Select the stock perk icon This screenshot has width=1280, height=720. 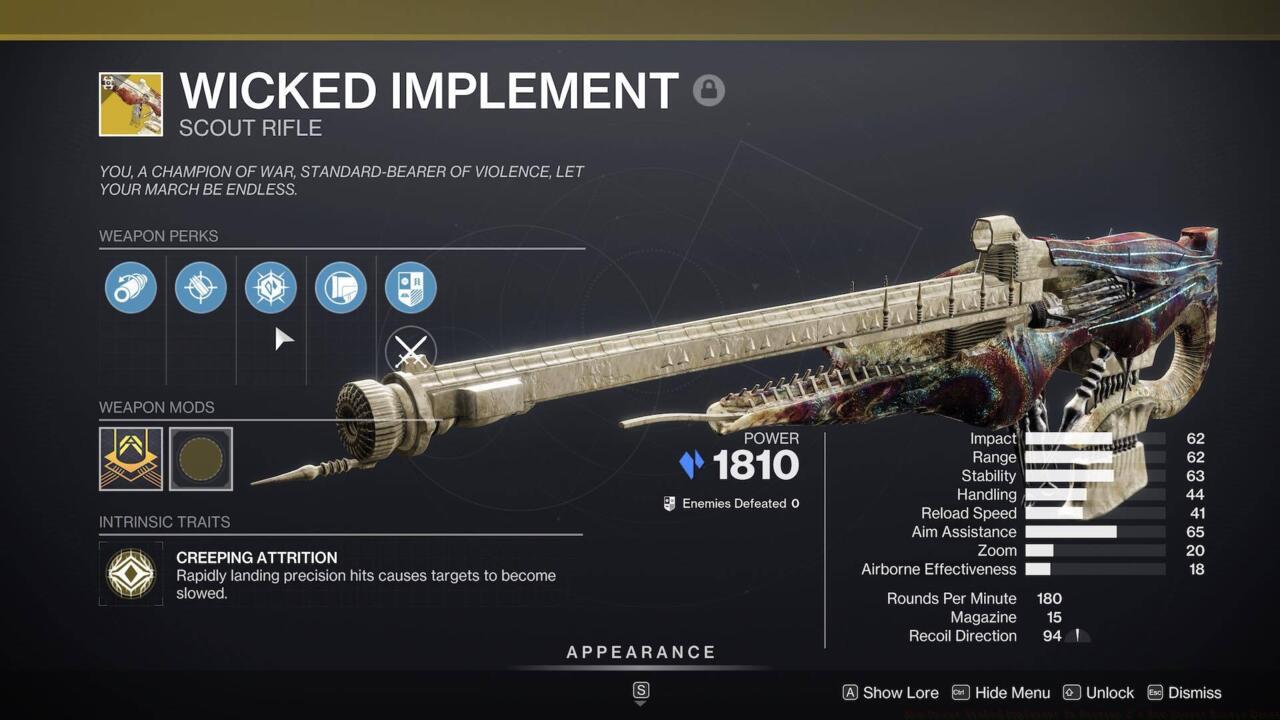coord(341,287)
